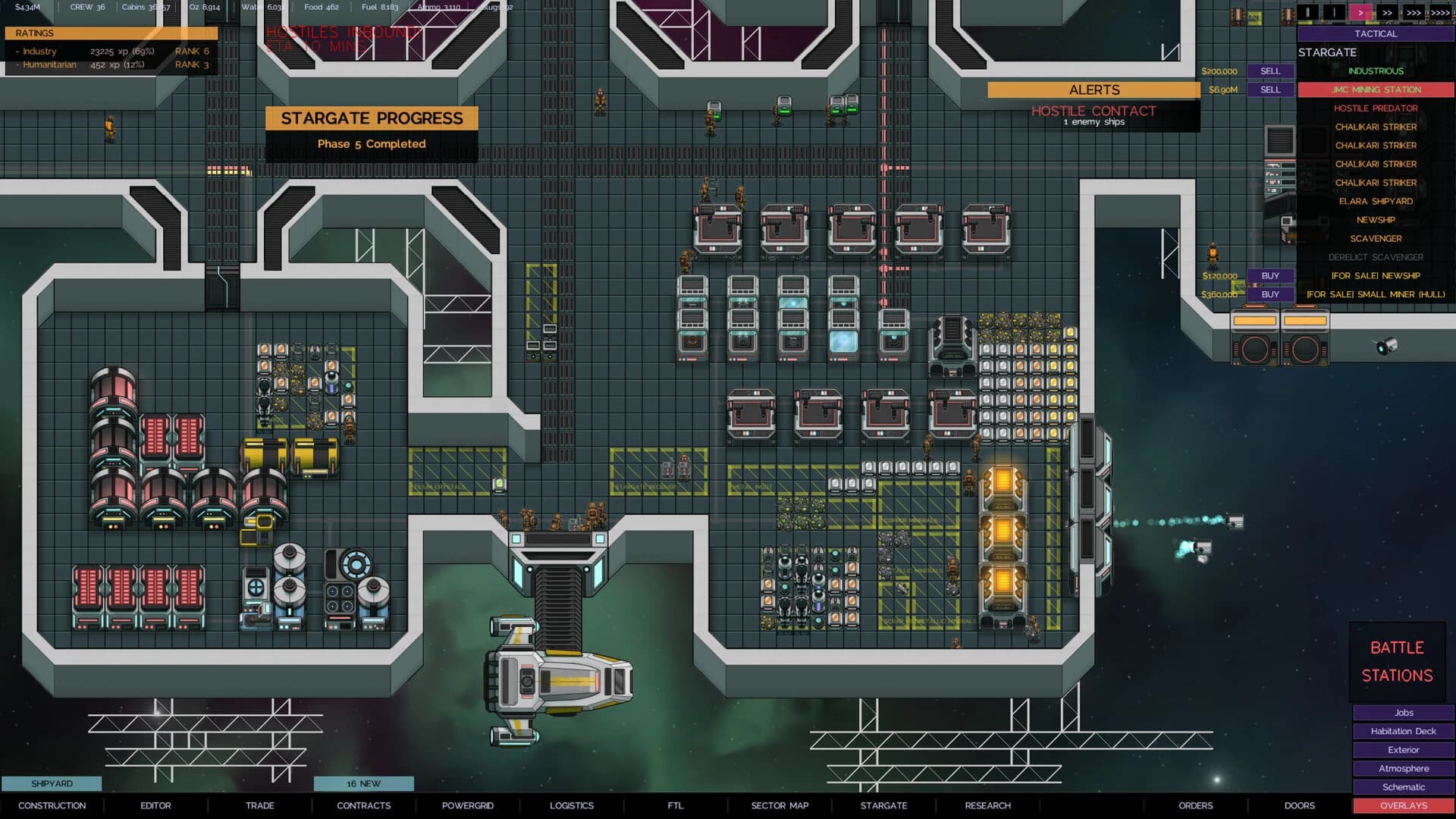Screen dimensions: 1456x819
Task: Select the triple-chevron game speed
Action: (x=1415, y=13)
